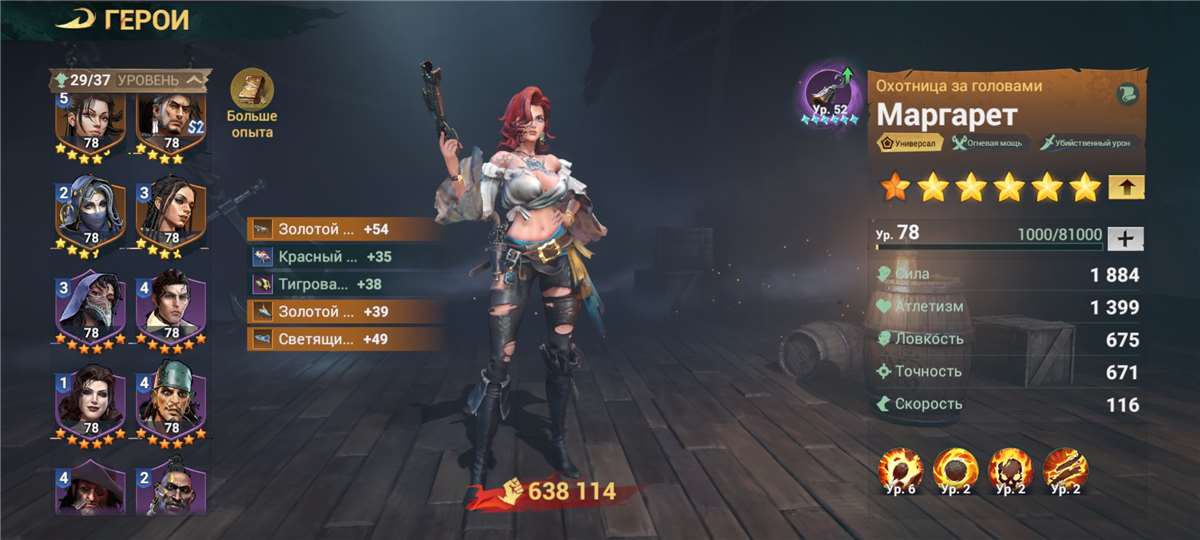Choose the green bandana pirate hero
The image size is (1200, 540).
[x=170, y=400]
